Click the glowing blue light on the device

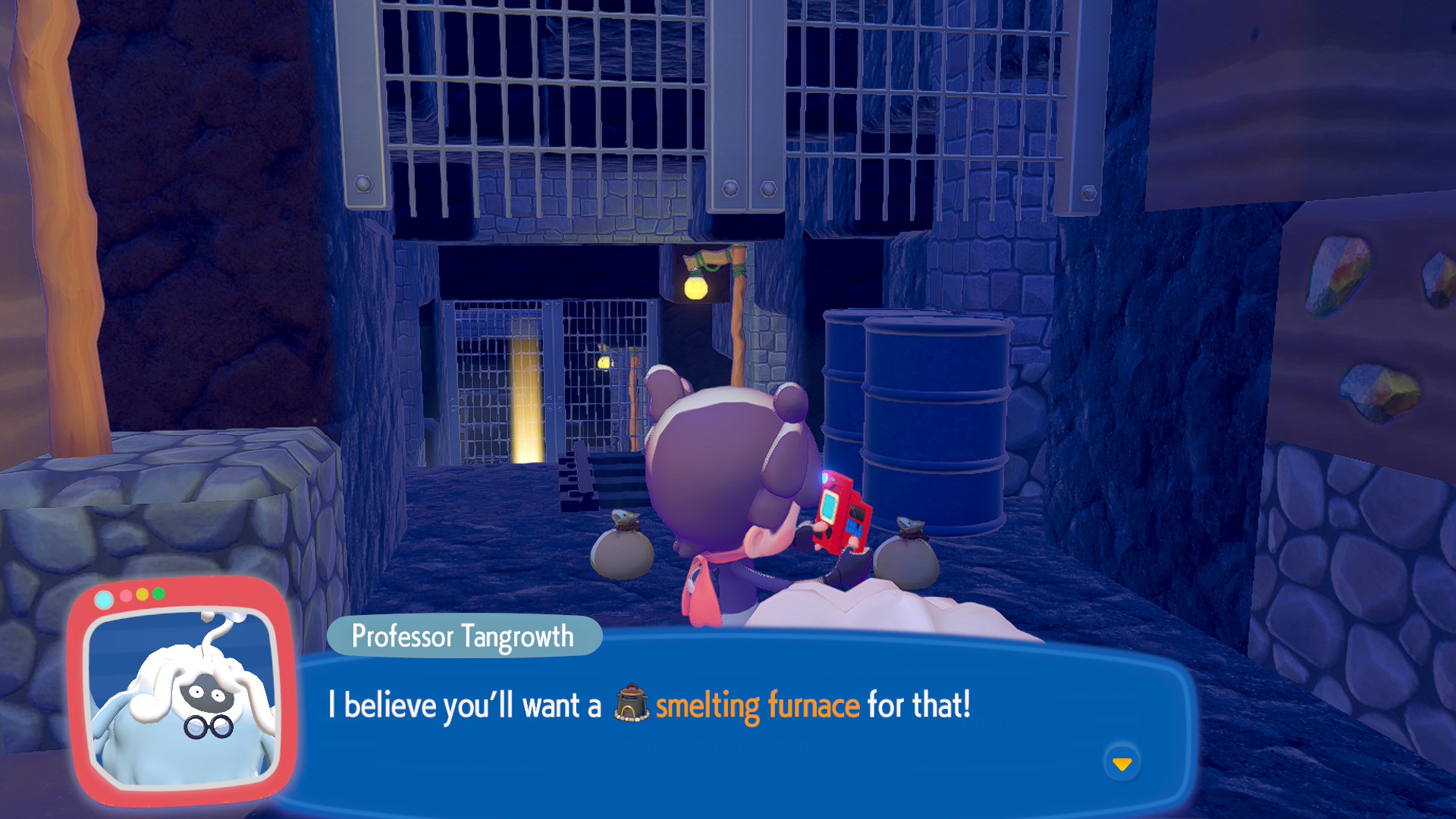[823, 479]
